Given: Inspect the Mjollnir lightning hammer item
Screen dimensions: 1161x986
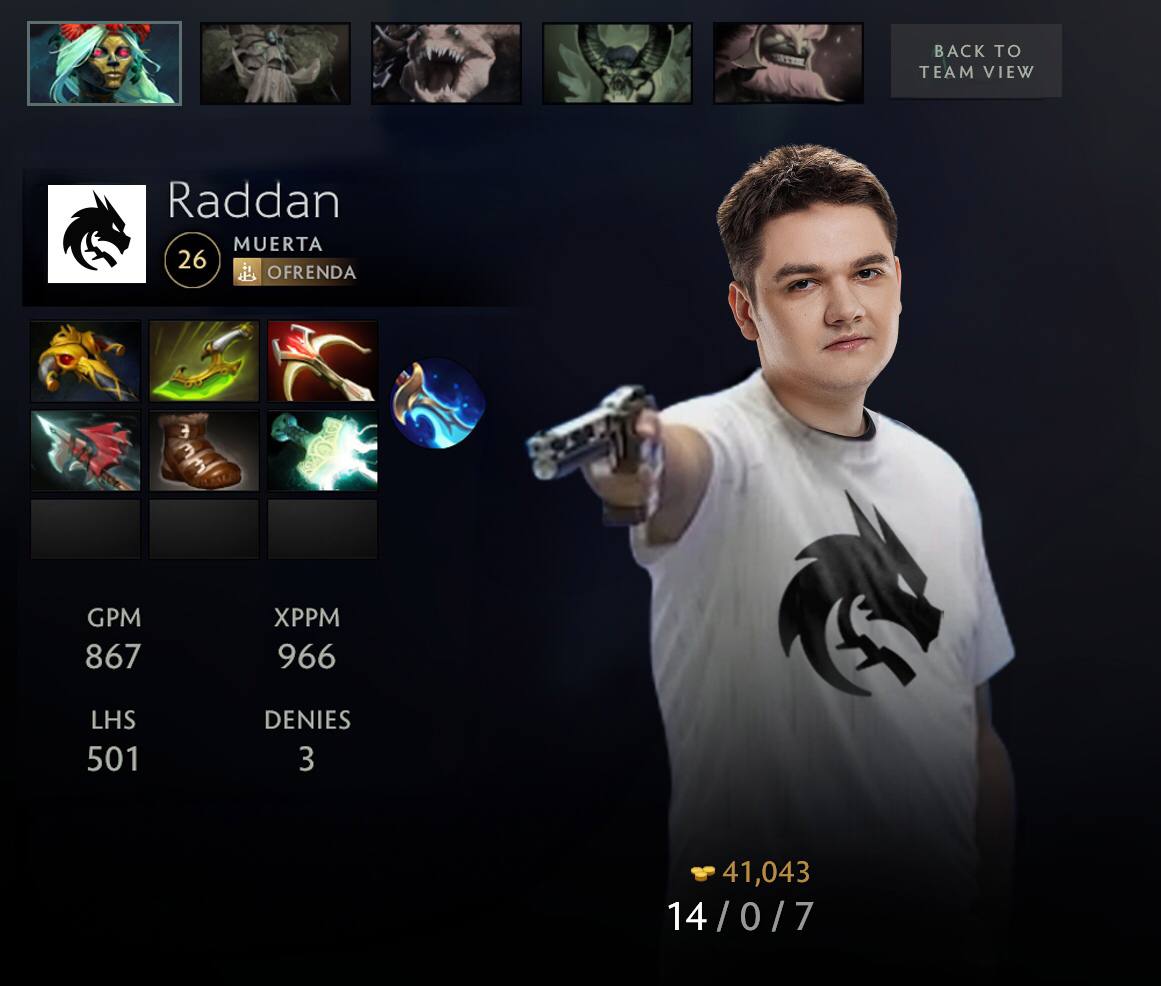Looking at the screenshot, I should [322, 451].
